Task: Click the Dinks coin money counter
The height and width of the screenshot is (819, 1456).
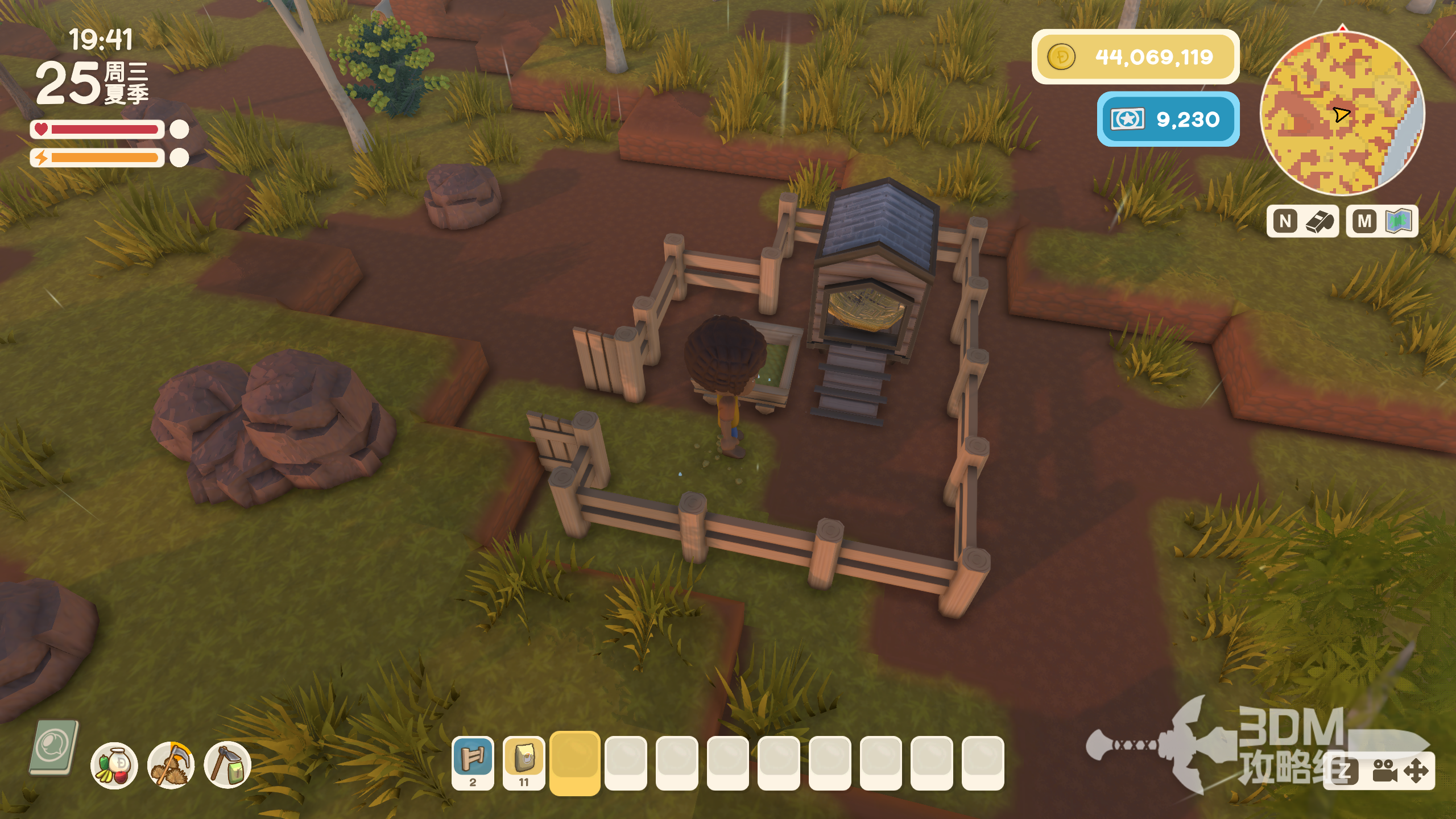Action: [x=1135, y=57]
